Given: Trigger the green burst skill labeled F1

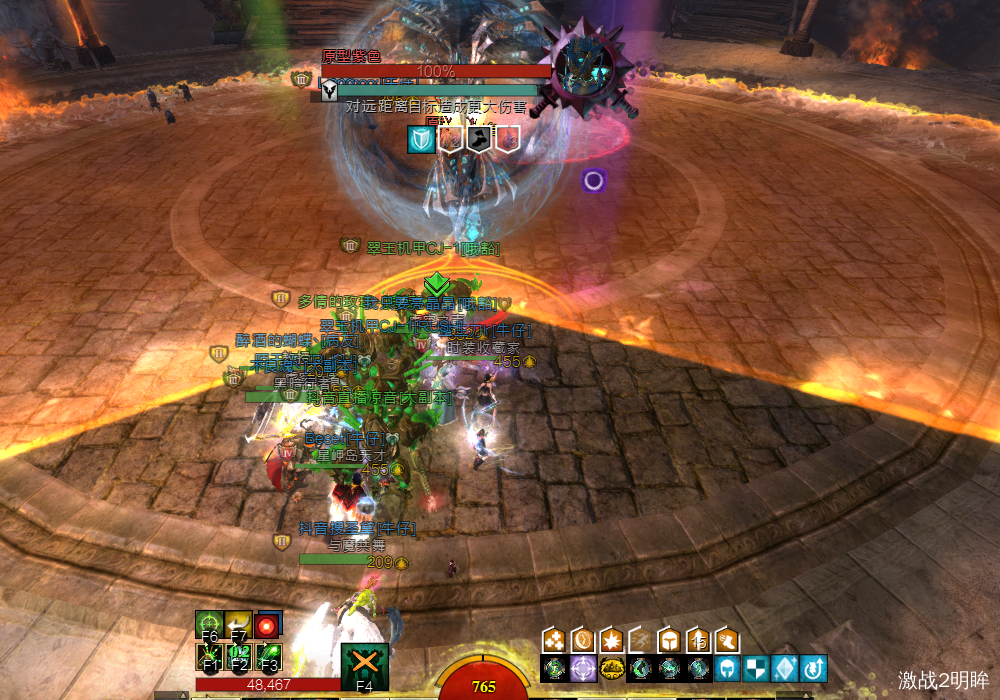Looking at the screenshot, I should (209, 656).
